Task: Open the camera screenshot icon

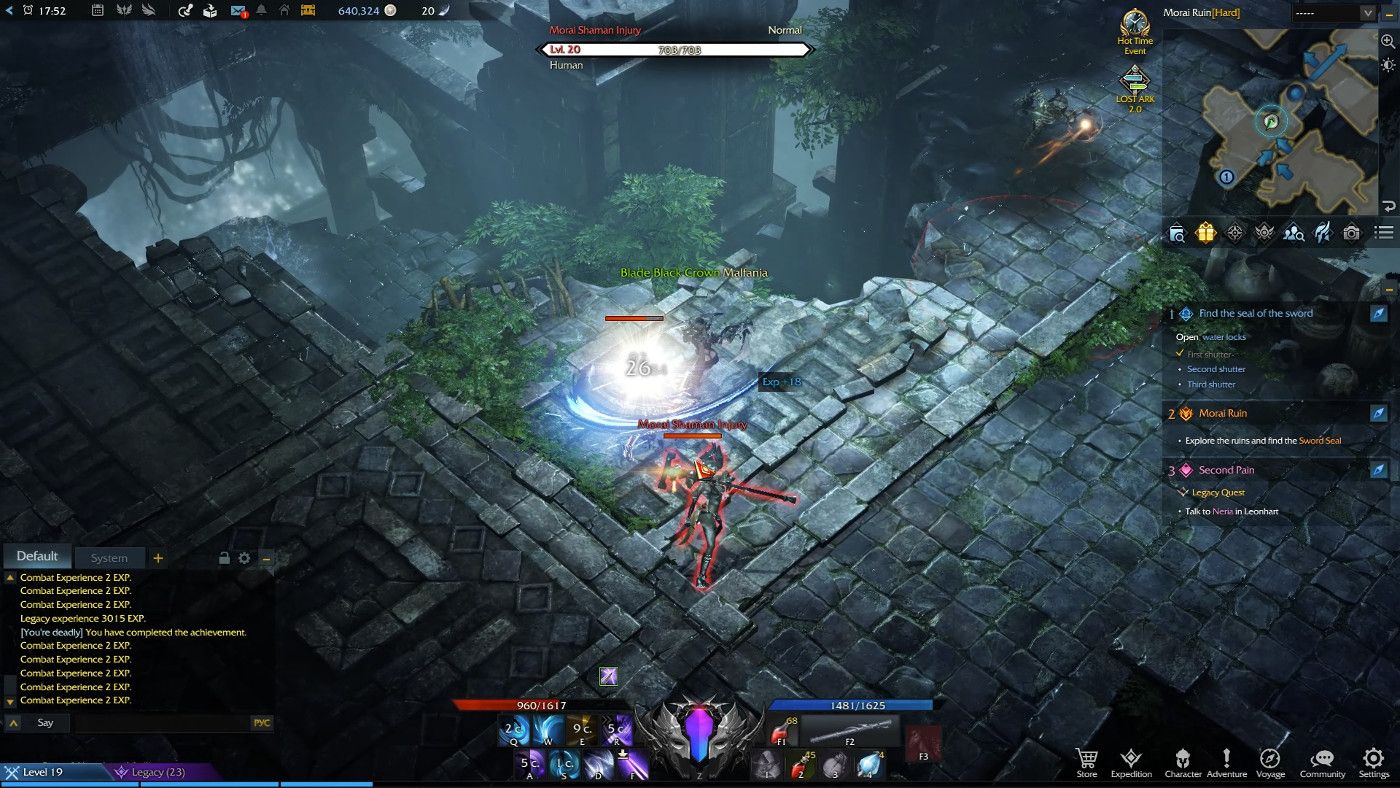Action: pyautogui.click(x=1351, y=233)
